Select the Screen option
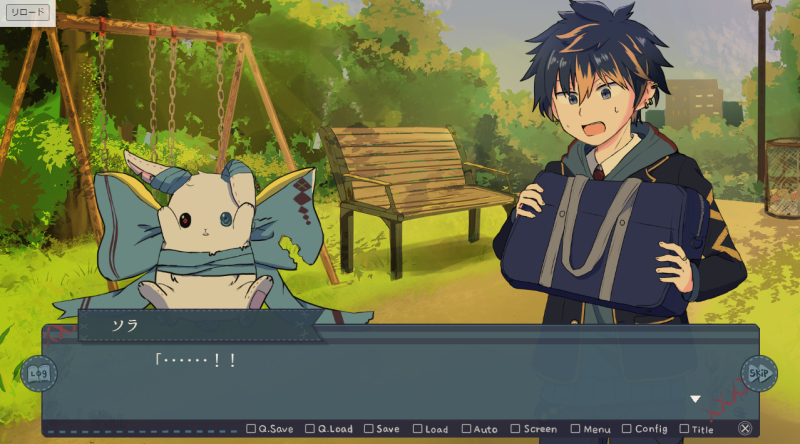Image resolution: width=800 pixels, height=444 pixels. coord(533,429)
